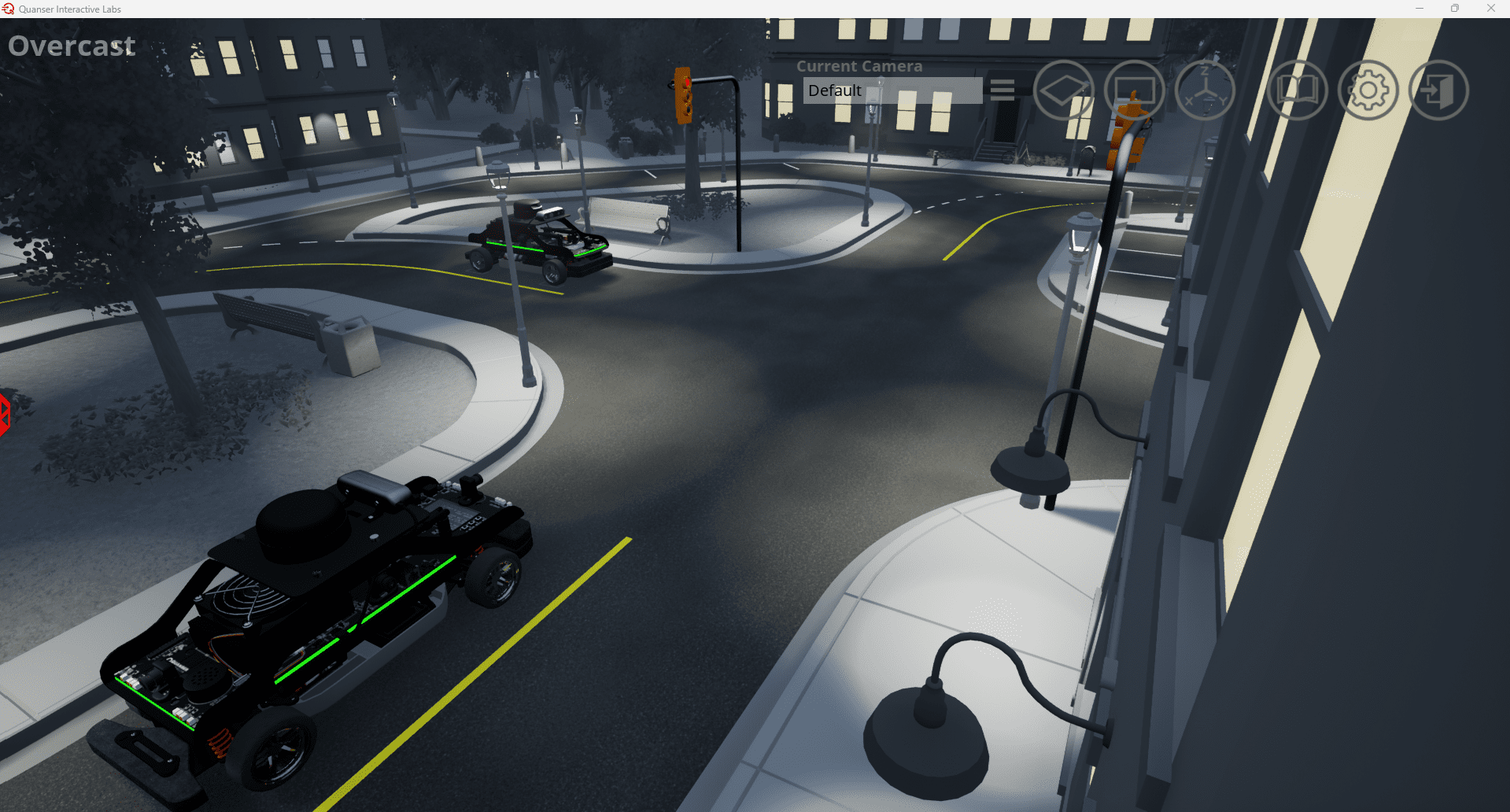Open the settings gear icon
1510x812 pixels.
(x=1368, y=90)
